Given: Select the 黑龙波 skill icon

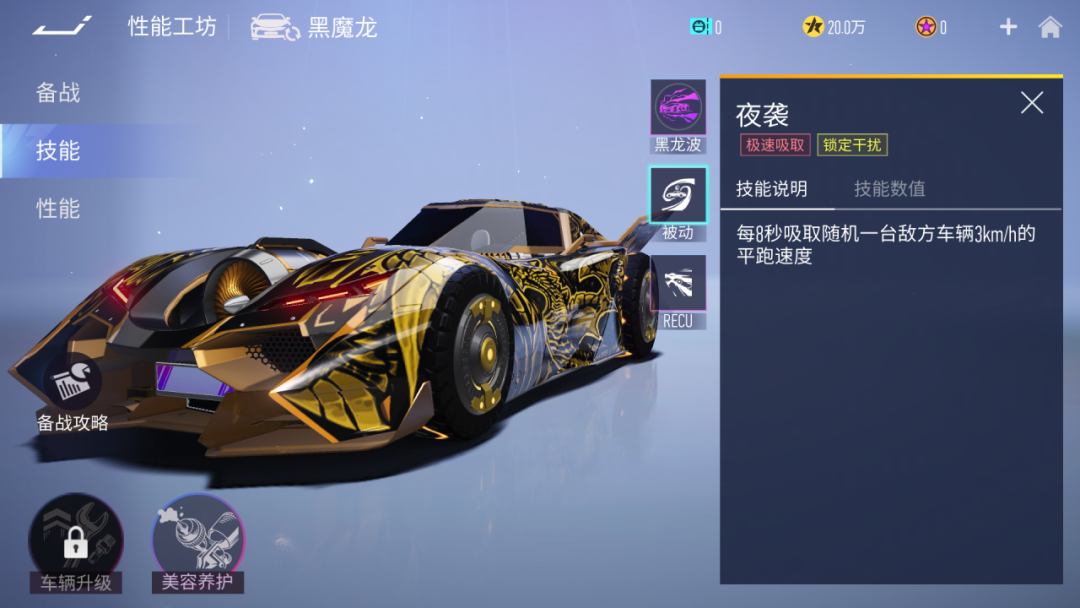Looking at the screenshot, I should 678,108.
